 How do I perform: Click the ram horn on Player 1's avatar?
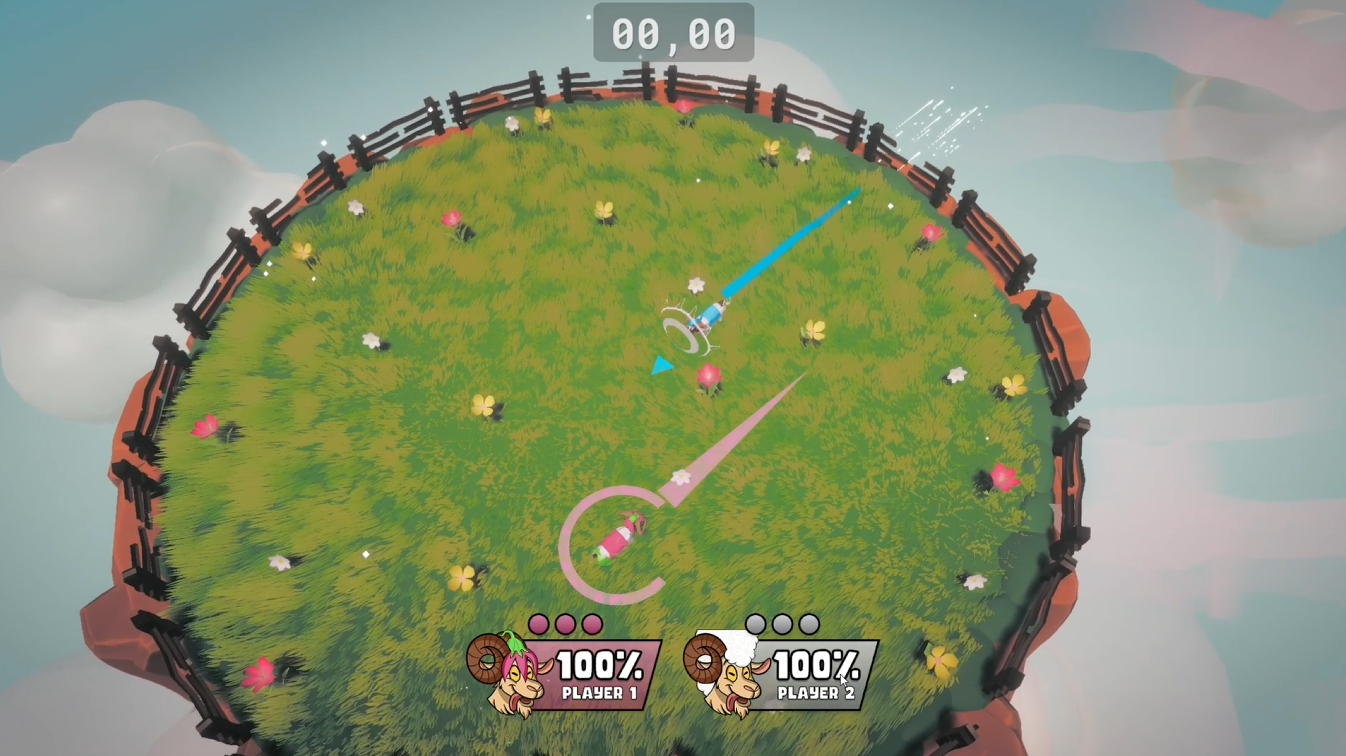point(487,660)
